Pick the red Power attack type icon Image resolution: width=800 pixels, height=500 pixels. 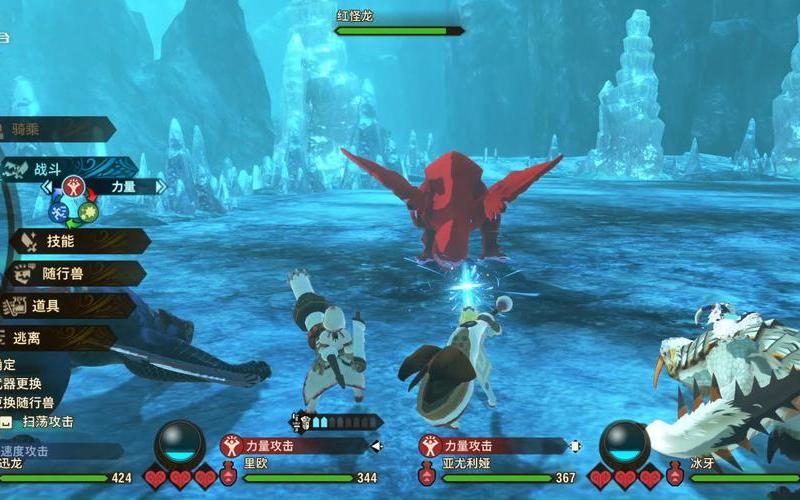(73, 186)
